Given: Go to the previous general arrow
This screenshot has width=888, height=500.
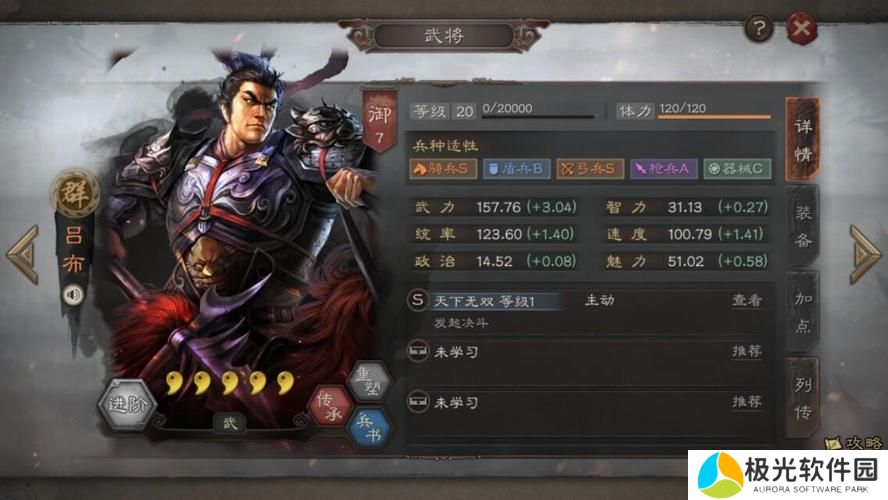Looking at the screenshot, I should [22, 254].
